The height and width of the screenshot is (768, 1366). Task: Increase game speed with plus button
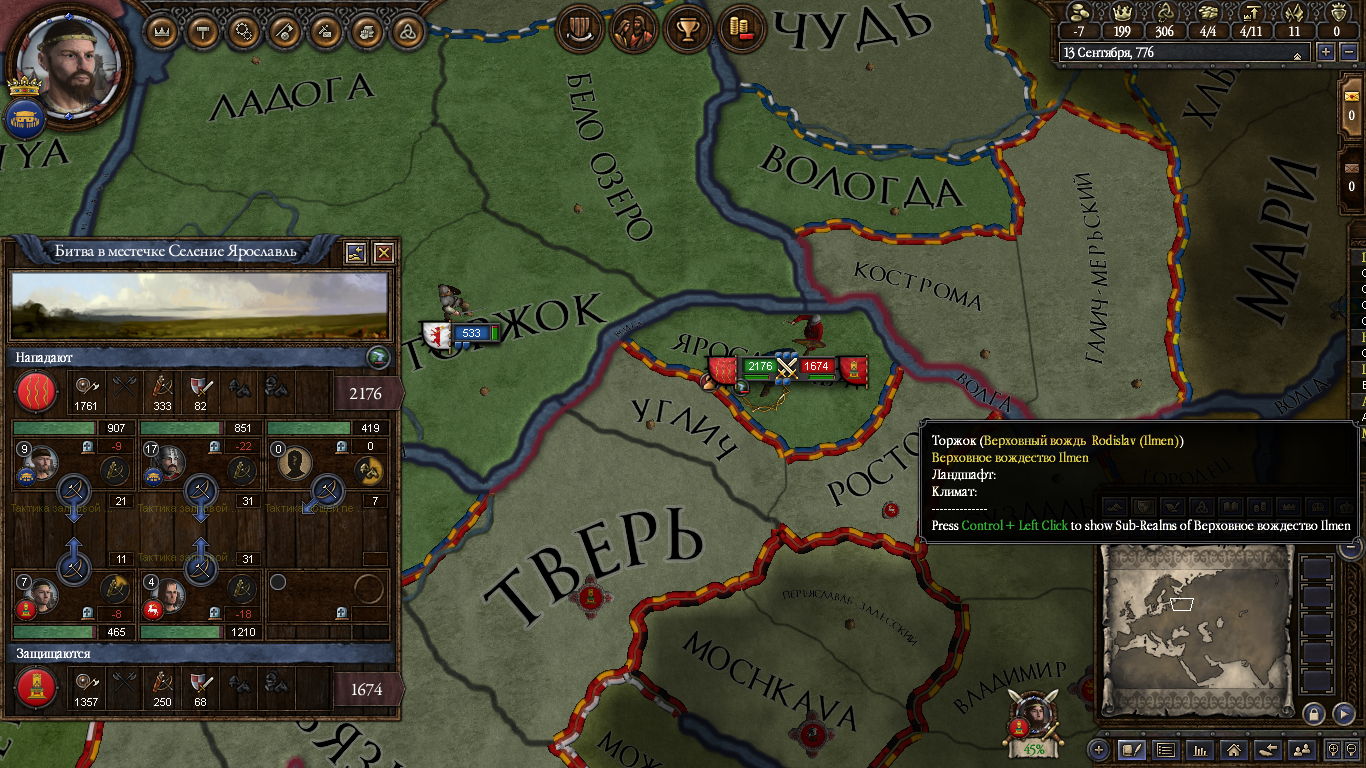point(1326,52)
